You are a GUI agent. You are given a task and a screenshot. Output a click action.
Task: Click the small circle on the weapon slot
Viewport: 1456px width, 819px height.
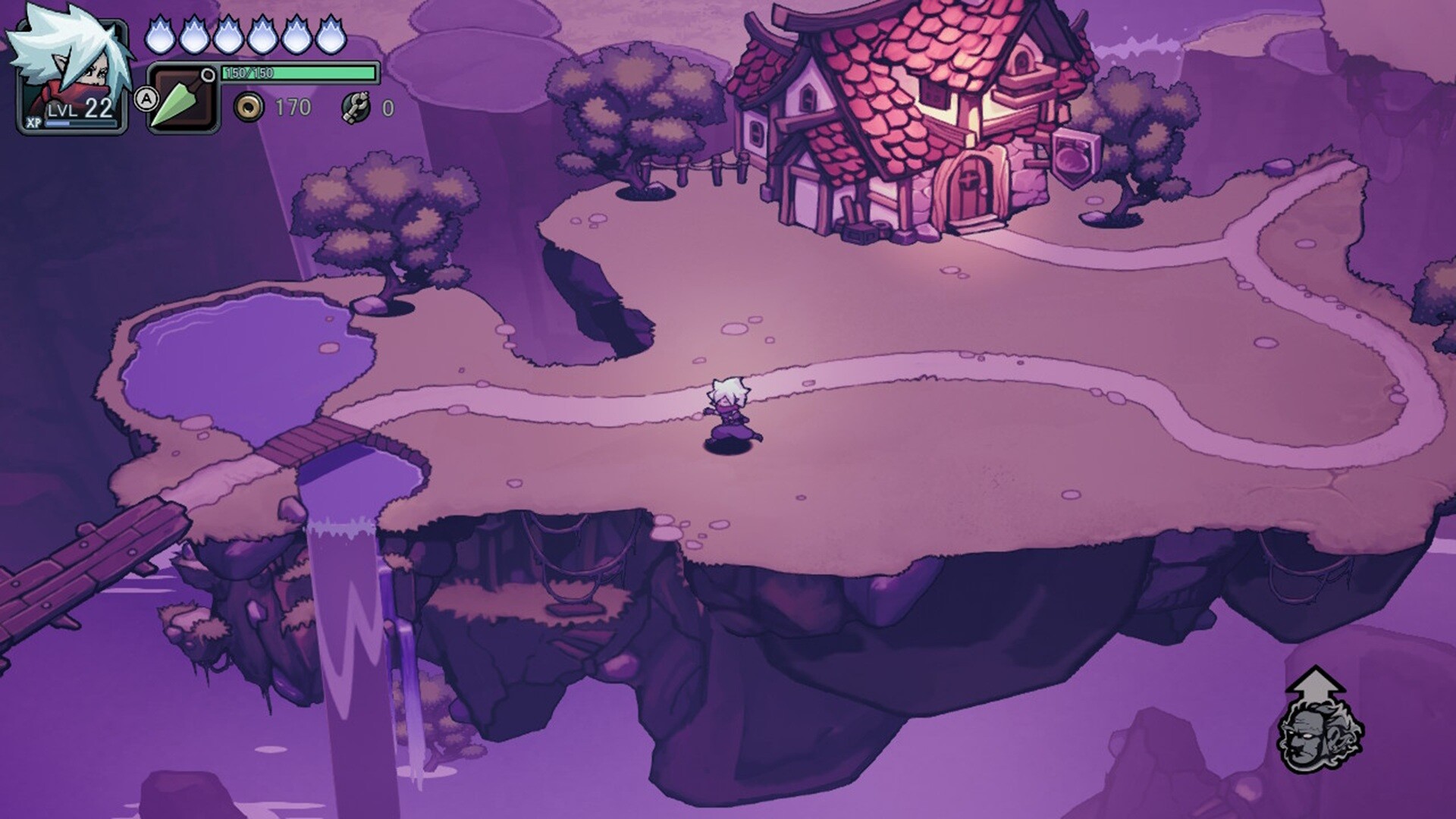pyautogui.click(x=206, y=76)
